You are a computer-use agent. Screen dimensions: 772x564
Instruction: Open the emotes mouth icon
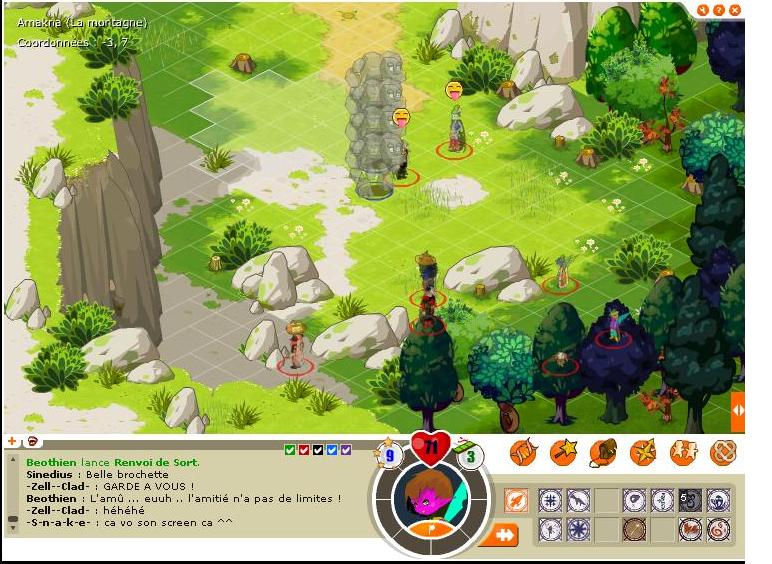(31, 441)
